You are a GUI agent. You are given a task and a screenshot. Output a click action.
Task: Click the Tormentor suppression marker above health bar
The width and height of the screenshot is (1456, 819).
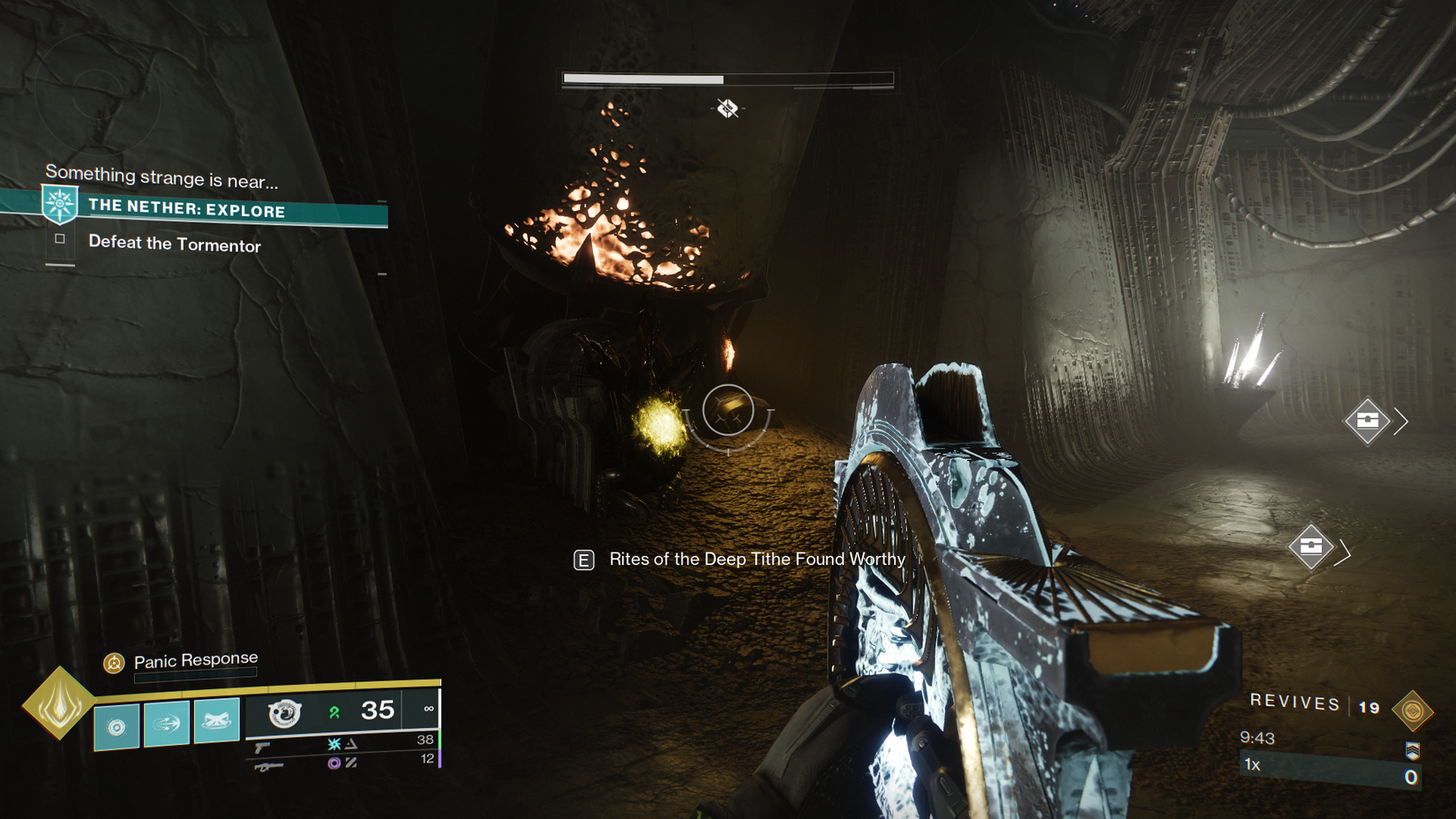point(725,109)
